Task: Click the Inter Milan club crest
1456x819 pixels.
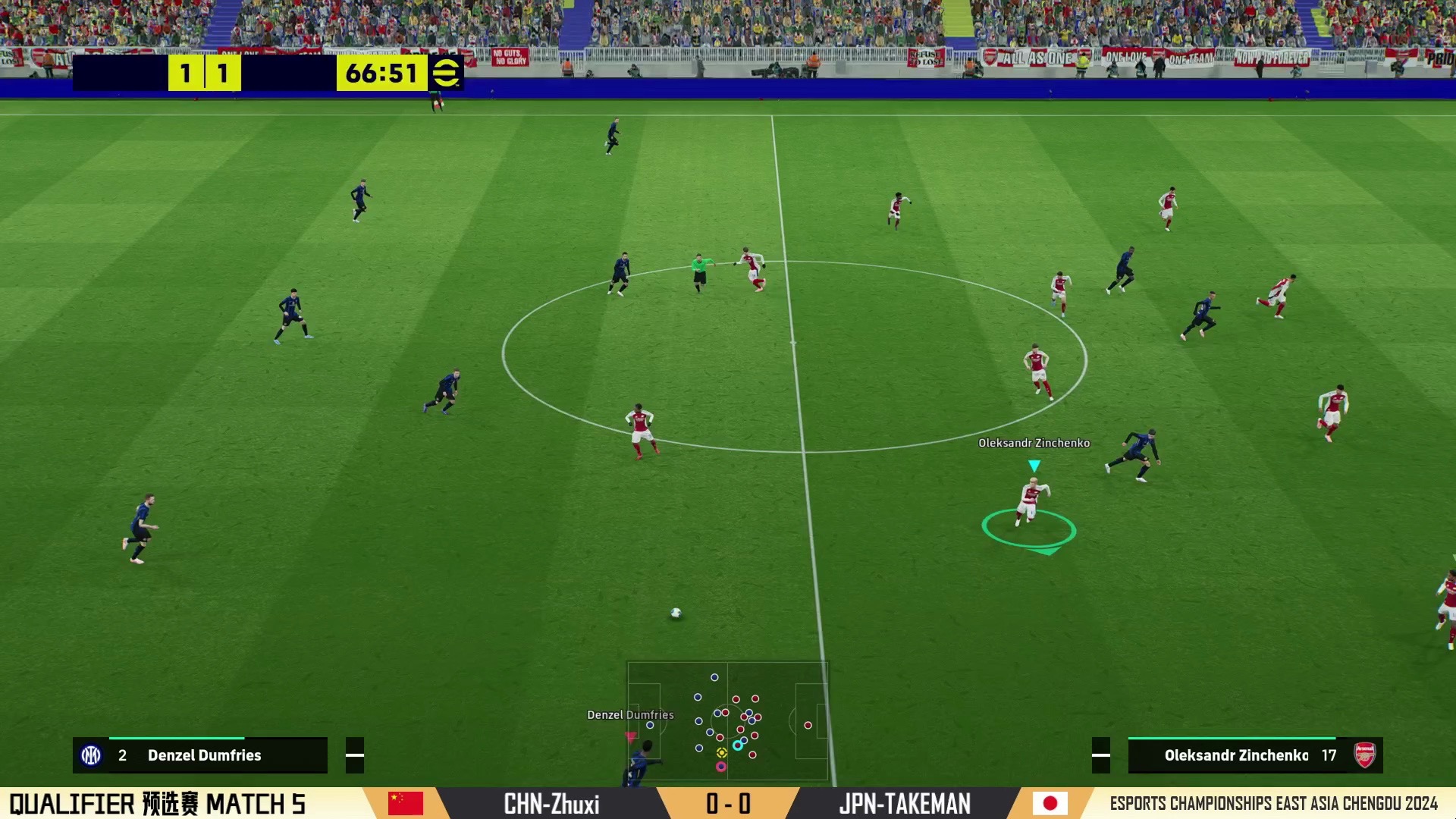Action: point(91,755)
